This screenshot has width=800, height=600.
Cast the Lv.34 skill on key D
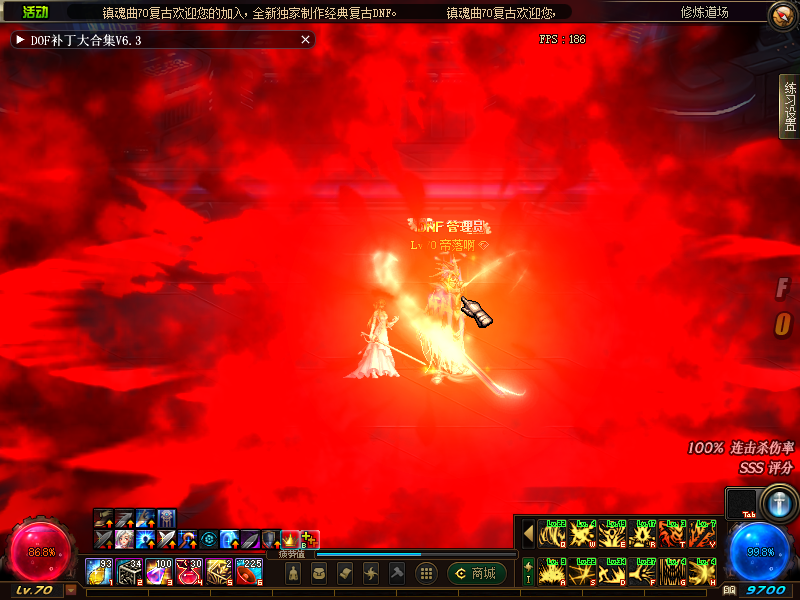click(x=612, y=571)
